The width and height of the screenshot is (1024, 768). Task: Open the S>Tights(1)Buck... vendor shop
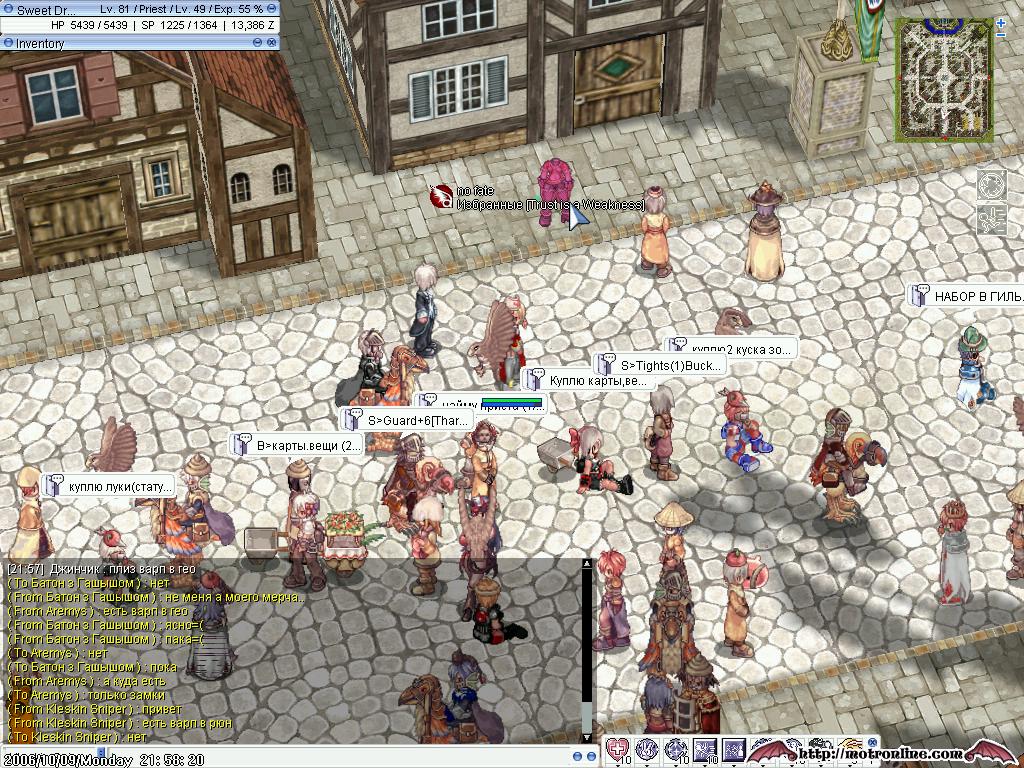tap(660, 366)
